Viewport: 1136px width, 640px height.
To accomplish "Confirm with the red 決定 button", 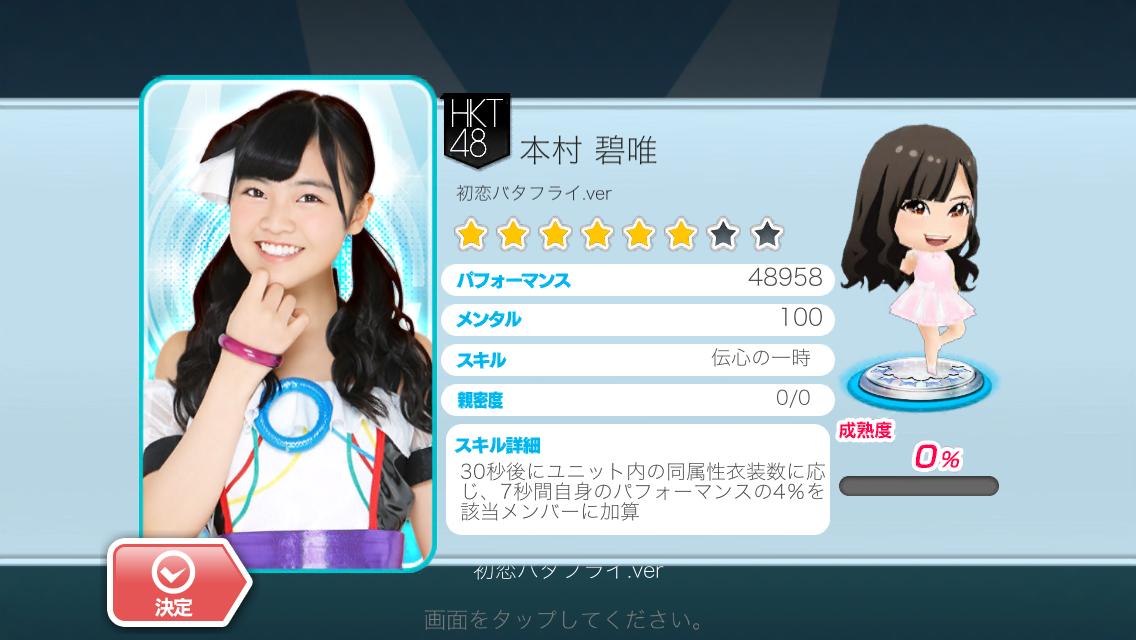I will pyautogui.click(x=176, y=581).
